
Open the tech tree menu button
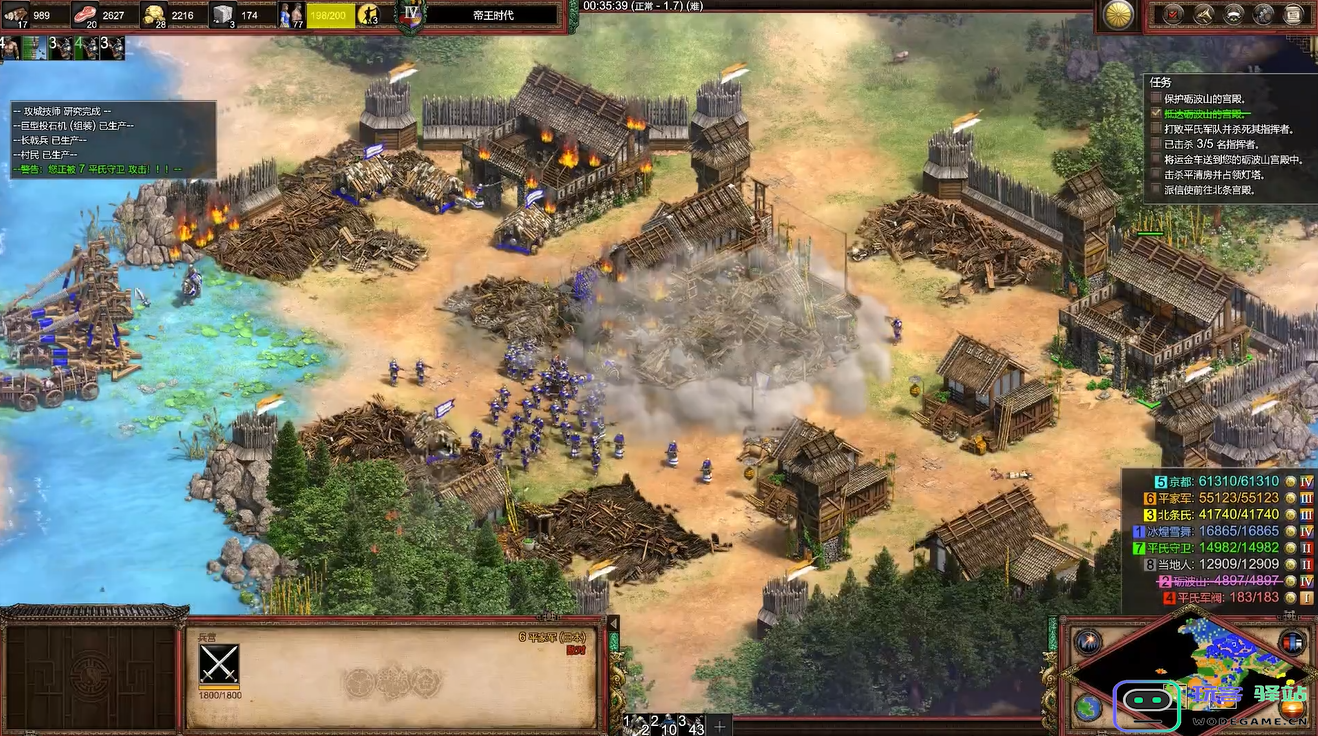coord(1204,14)
